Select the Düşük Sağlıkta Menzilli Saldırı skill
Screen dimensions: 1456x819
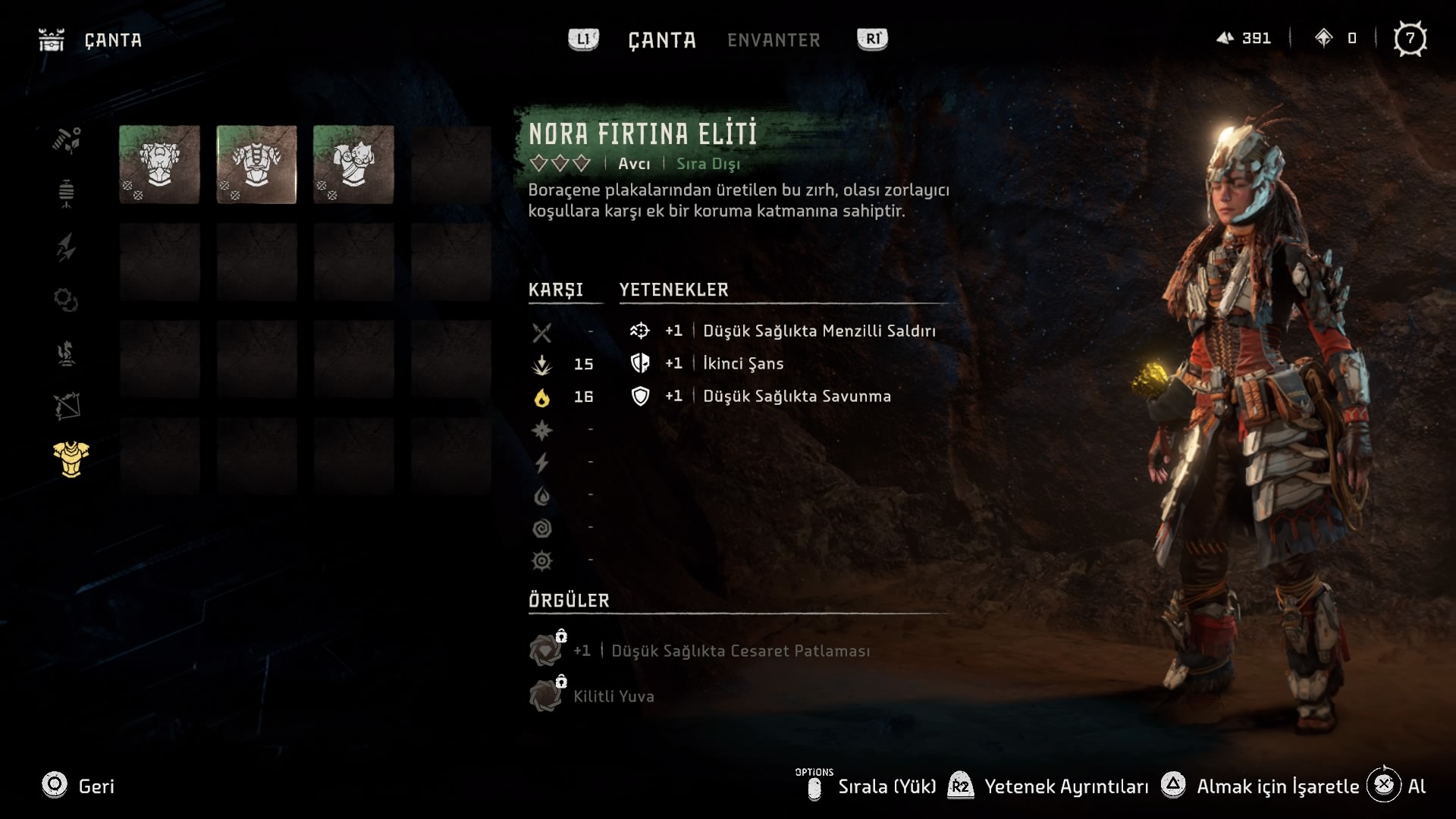click(x=819, y=331)
